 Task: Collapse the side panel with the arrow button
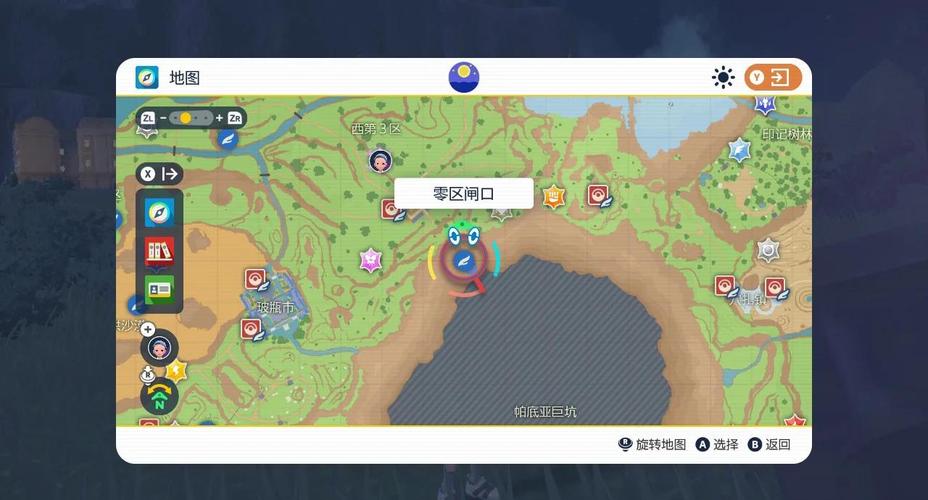pyautogui.click(x=161, y=174)
